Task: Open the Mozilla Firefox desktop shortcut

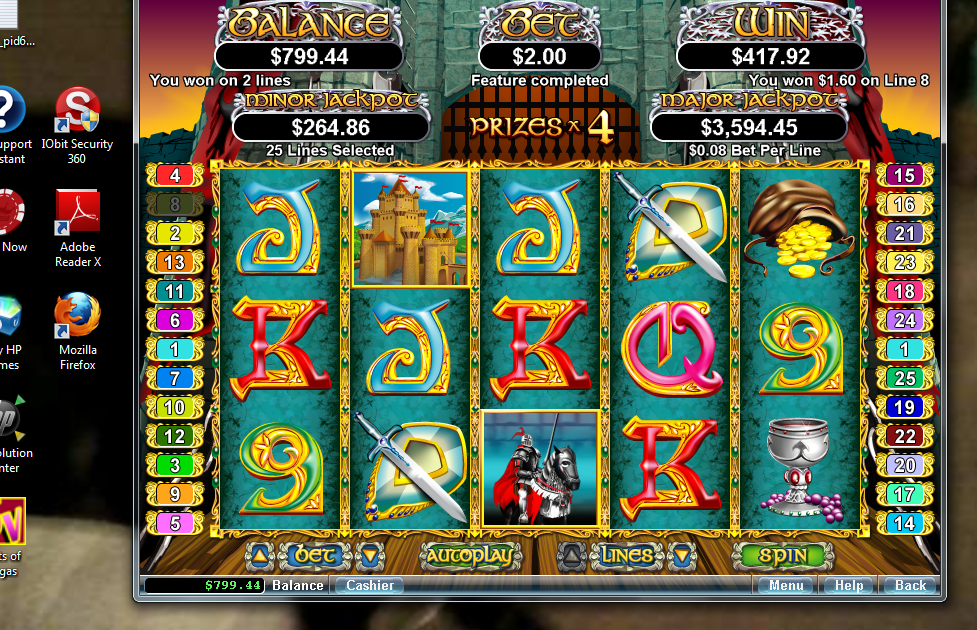Action: click(77, 330)
